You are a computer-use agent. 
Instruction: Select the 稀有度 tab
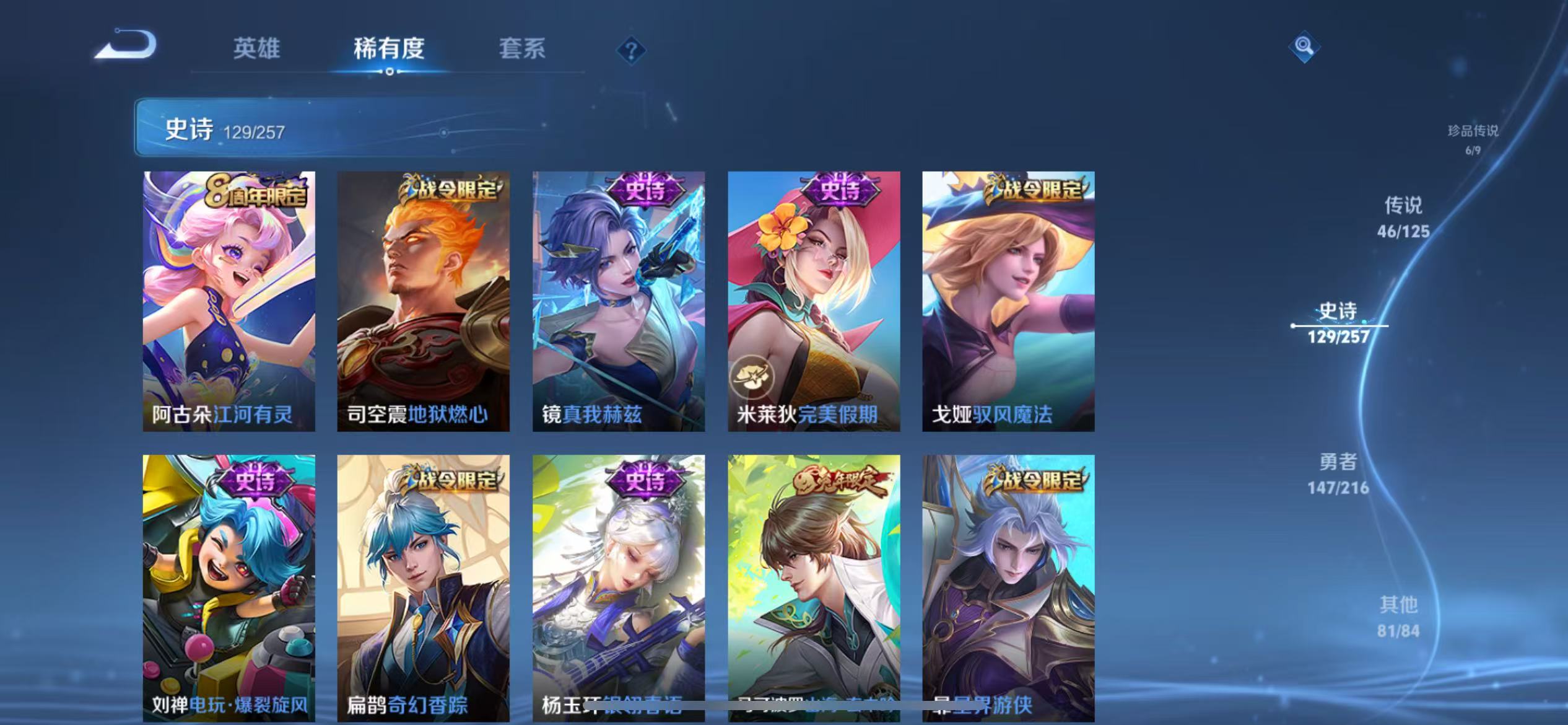tap(389, 48)
